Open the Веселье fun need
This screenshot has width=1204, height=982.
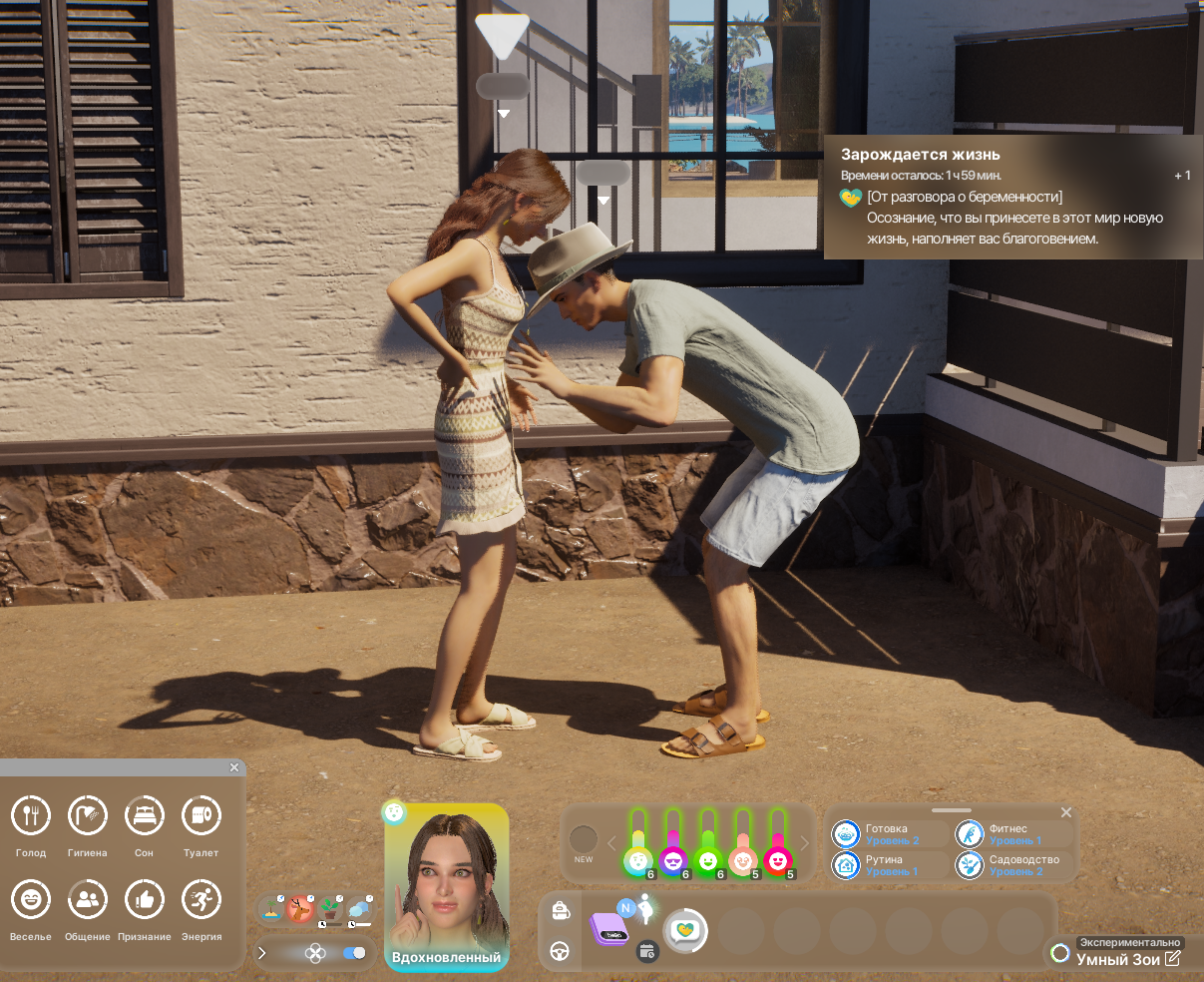(31, 900)
